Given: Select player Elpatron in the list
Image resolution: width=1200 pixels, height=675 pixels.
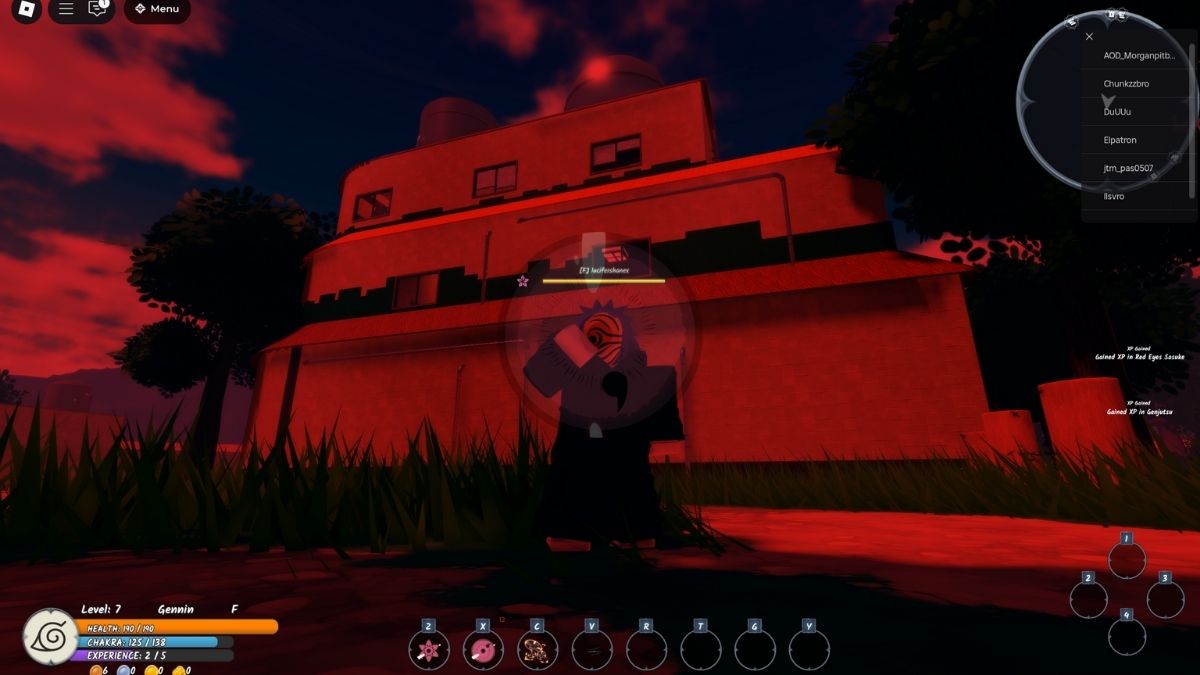Looking at the screenshot, I should (x=1120, y=140).
